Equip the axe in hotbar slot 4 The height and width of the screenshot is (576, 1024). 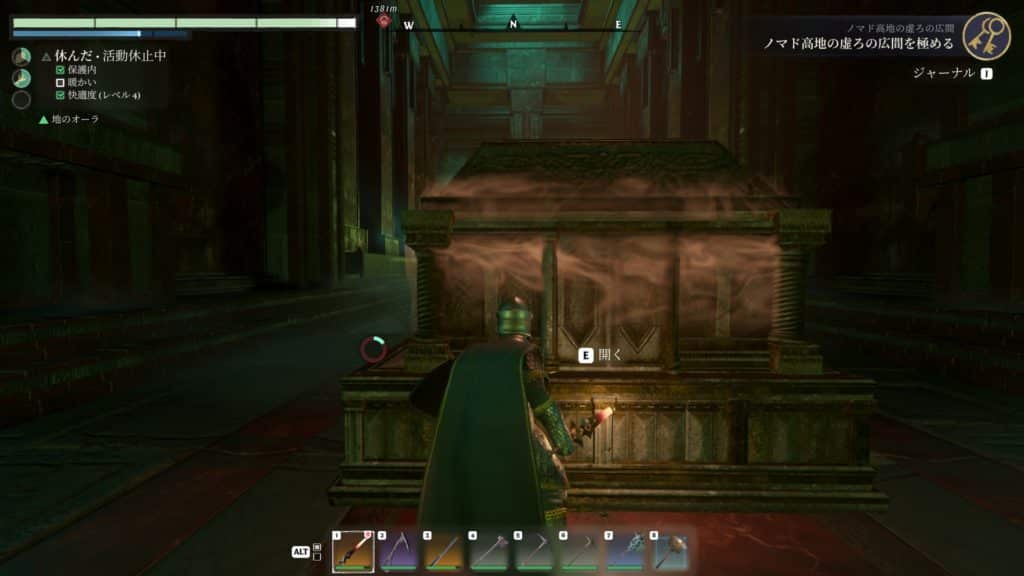(489, 551)
